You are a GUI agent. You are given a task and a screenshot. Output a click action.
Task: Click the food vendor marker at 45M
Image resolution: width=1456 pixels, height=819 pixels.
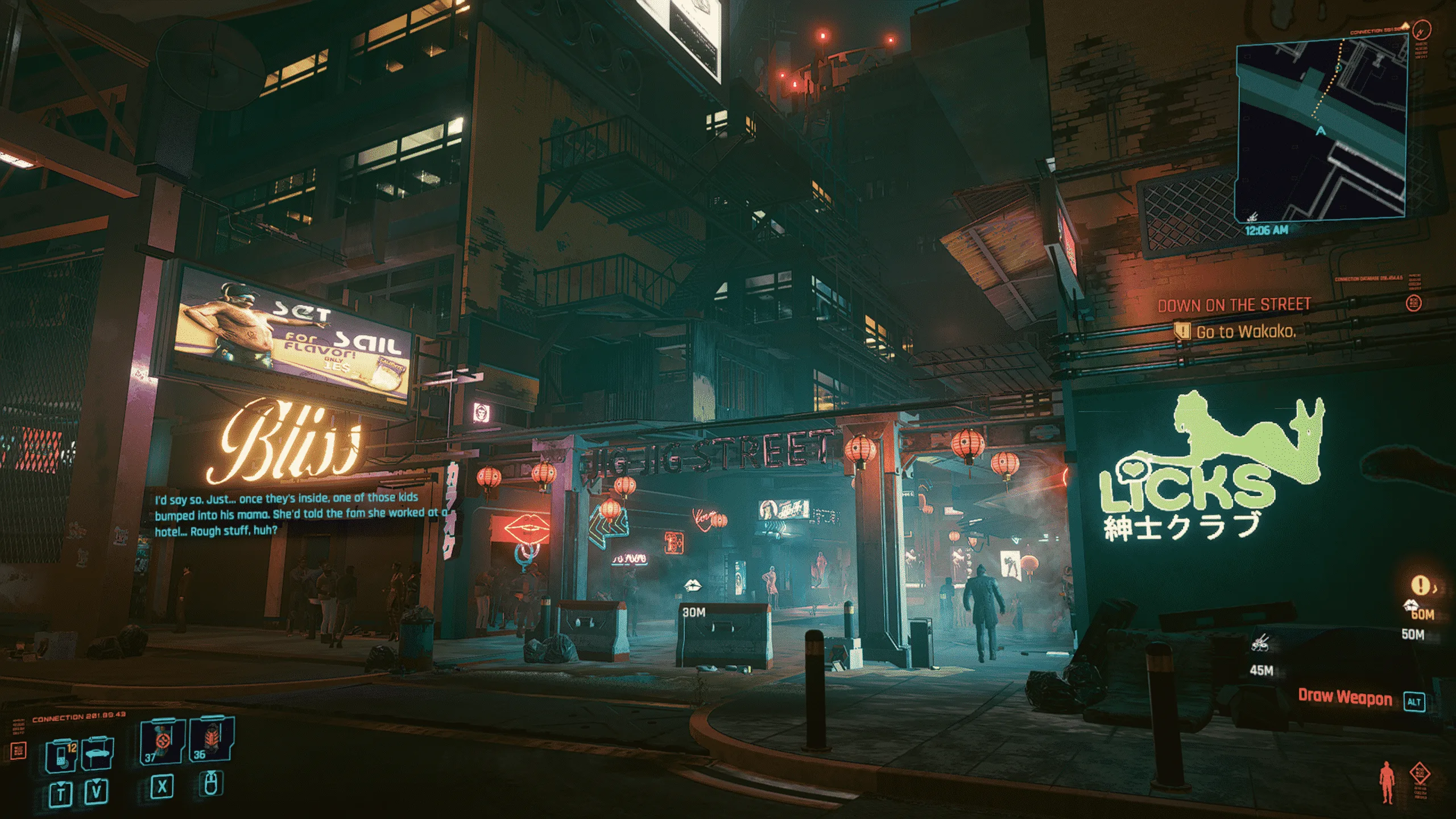(1261, 644)
